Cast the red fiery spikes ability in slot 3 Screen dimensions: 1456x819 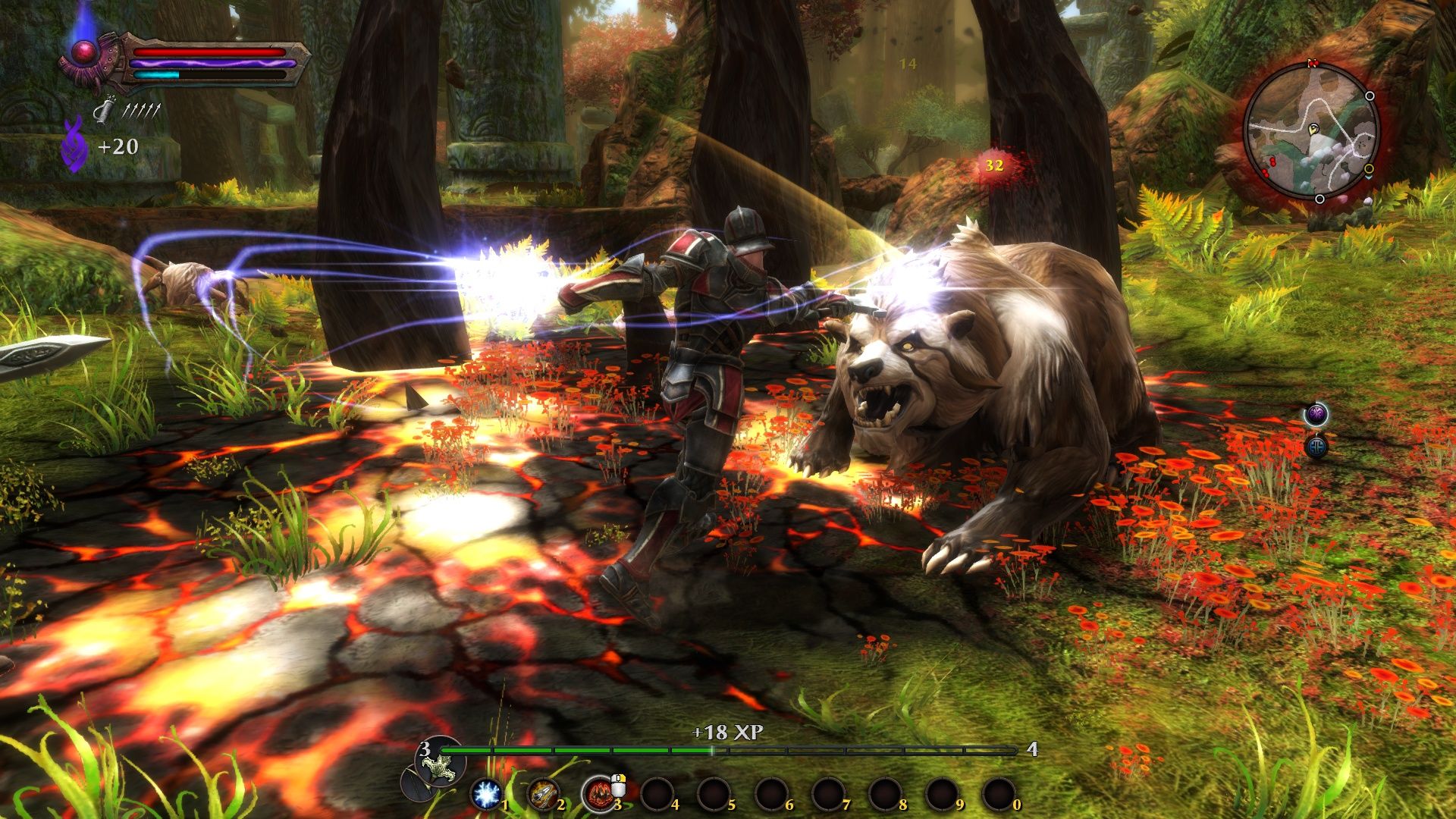tap(598, 794)
